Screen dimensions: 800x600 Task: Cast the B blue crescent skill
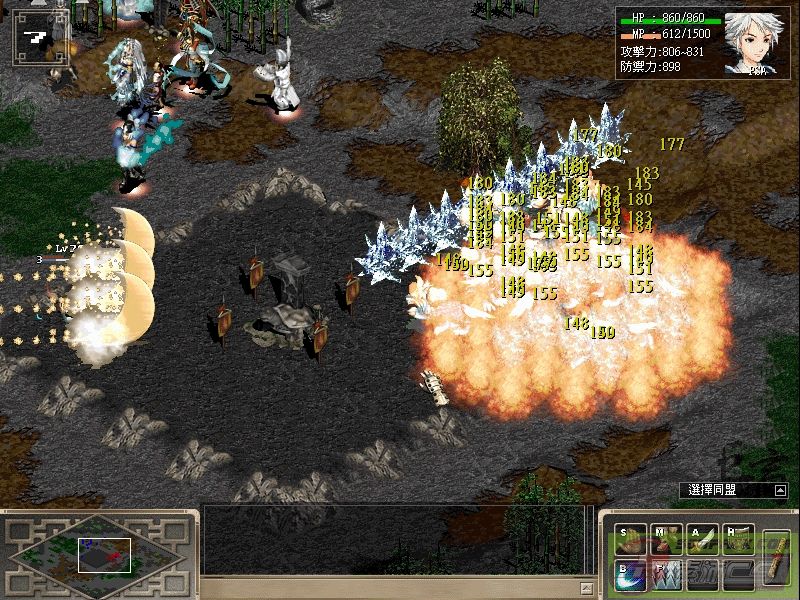[x=631, y=576]
